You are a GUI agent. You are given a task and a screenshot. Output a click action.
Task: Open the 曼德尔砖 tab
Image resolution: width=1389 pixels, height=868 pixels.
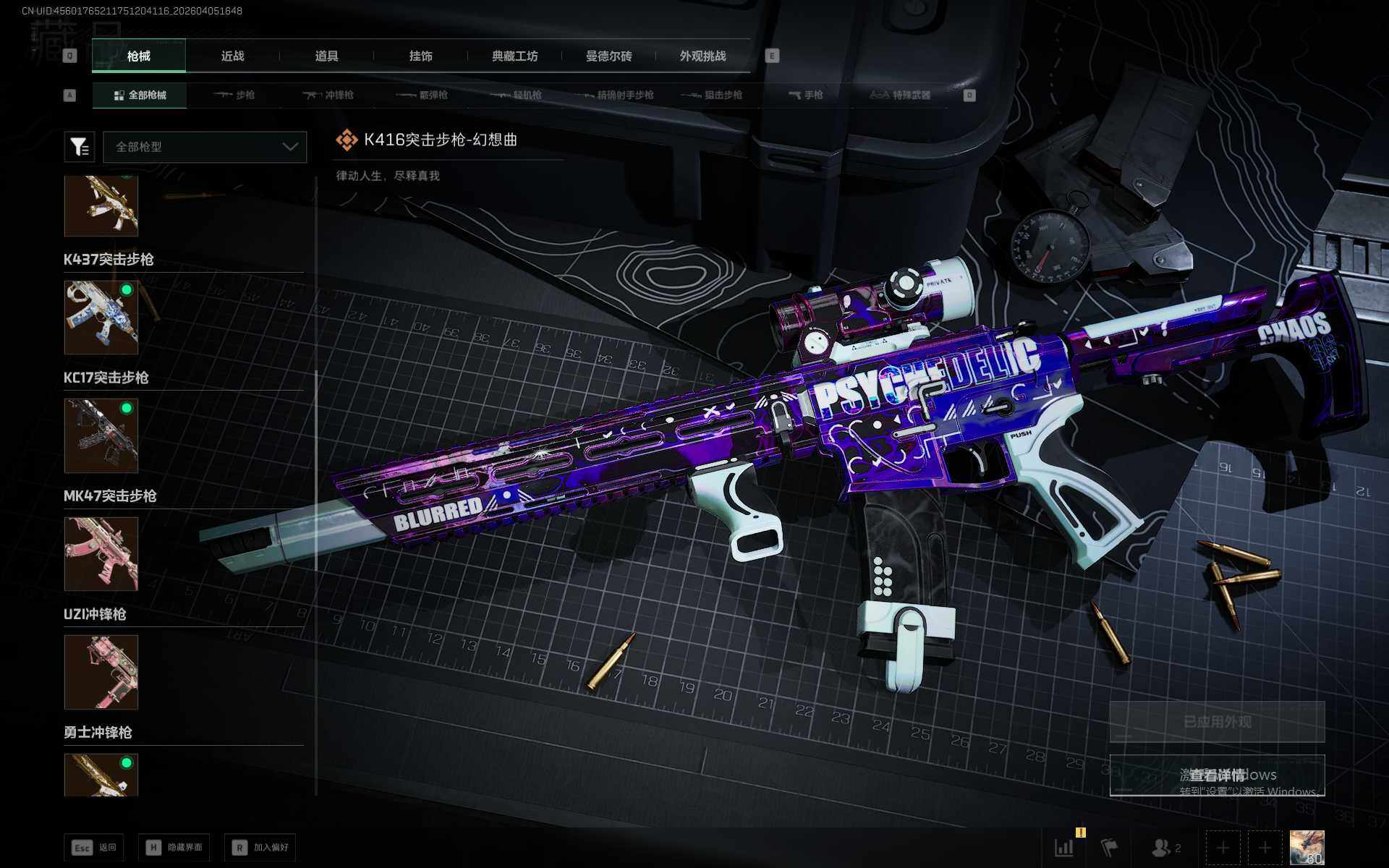(x=608, y=56)
